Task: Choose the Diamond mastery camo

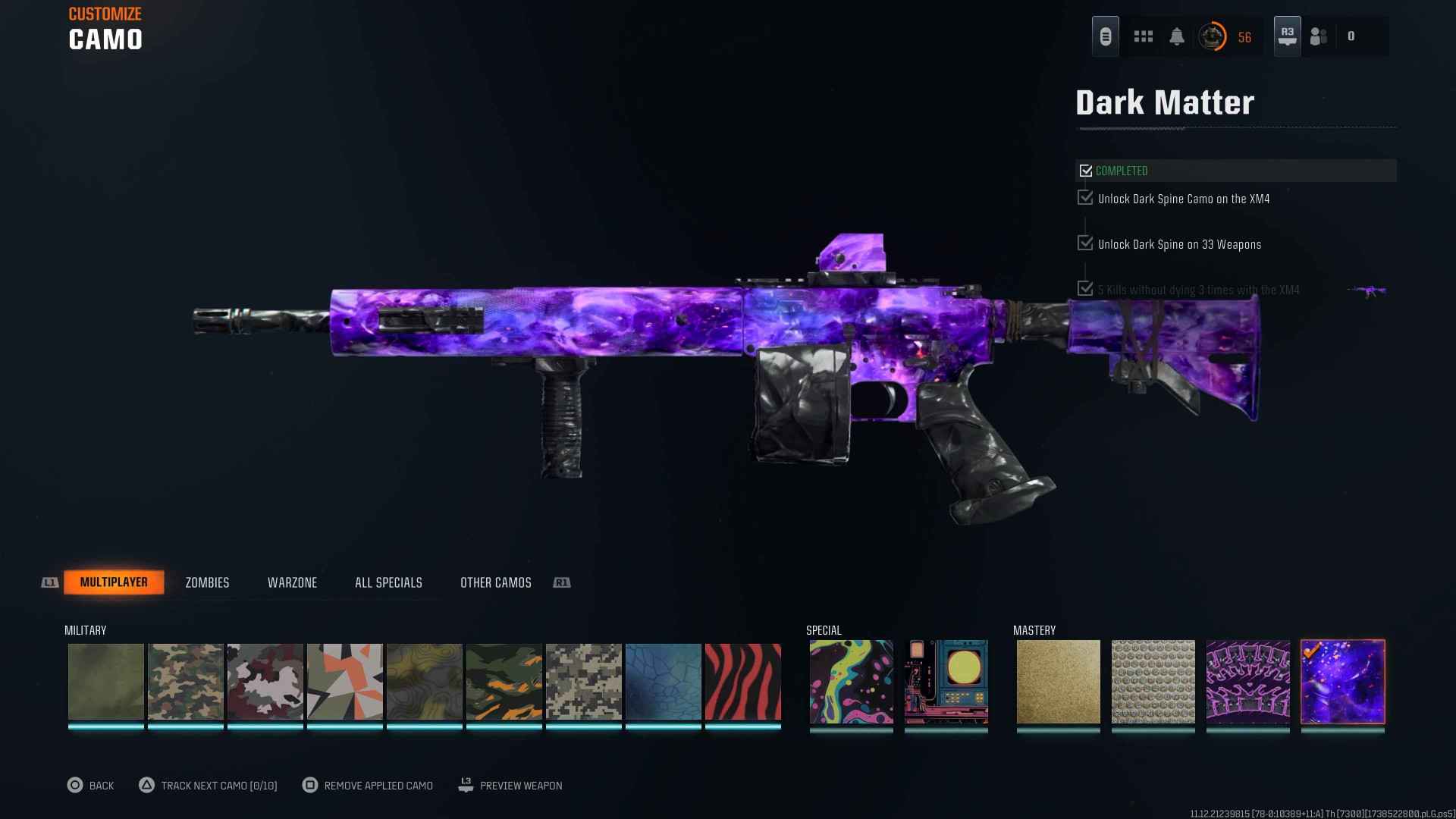Action: (x=1153, y=681)
